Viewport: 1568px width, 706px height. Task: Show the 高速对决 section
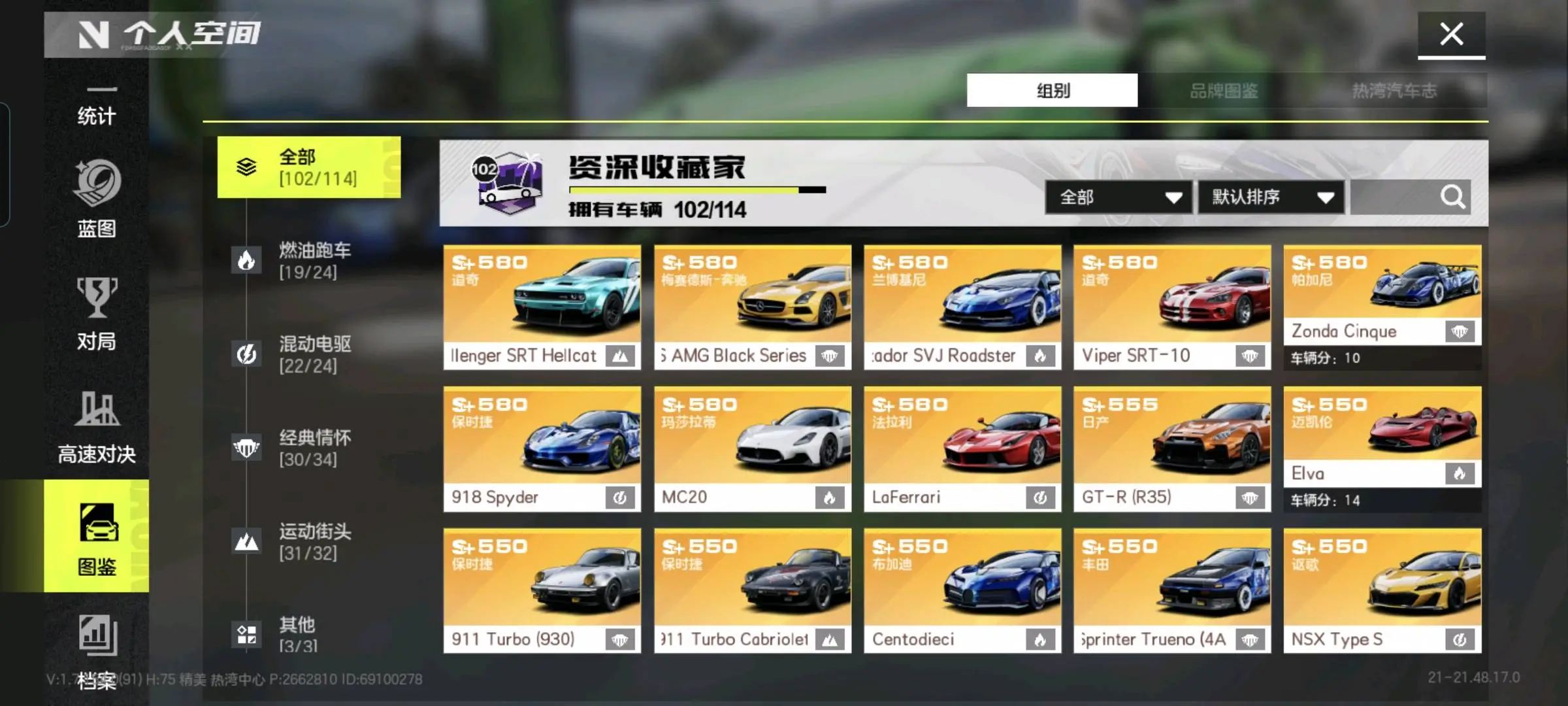[x=96, y=427]
